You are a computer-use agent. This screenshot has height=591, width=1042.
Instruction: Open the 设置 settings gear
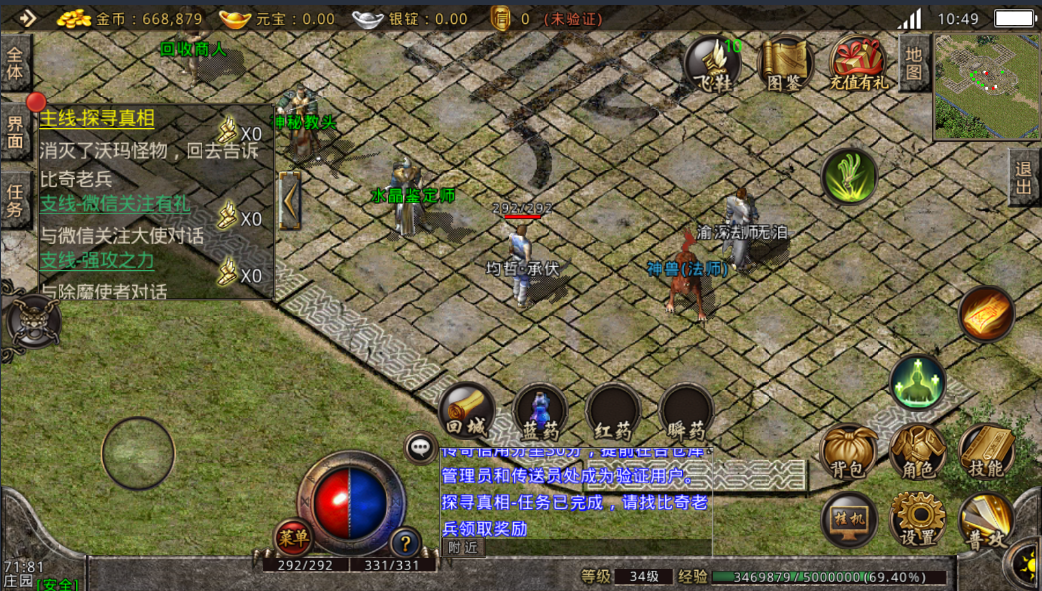pyautogui.click(x=917, y=520)
